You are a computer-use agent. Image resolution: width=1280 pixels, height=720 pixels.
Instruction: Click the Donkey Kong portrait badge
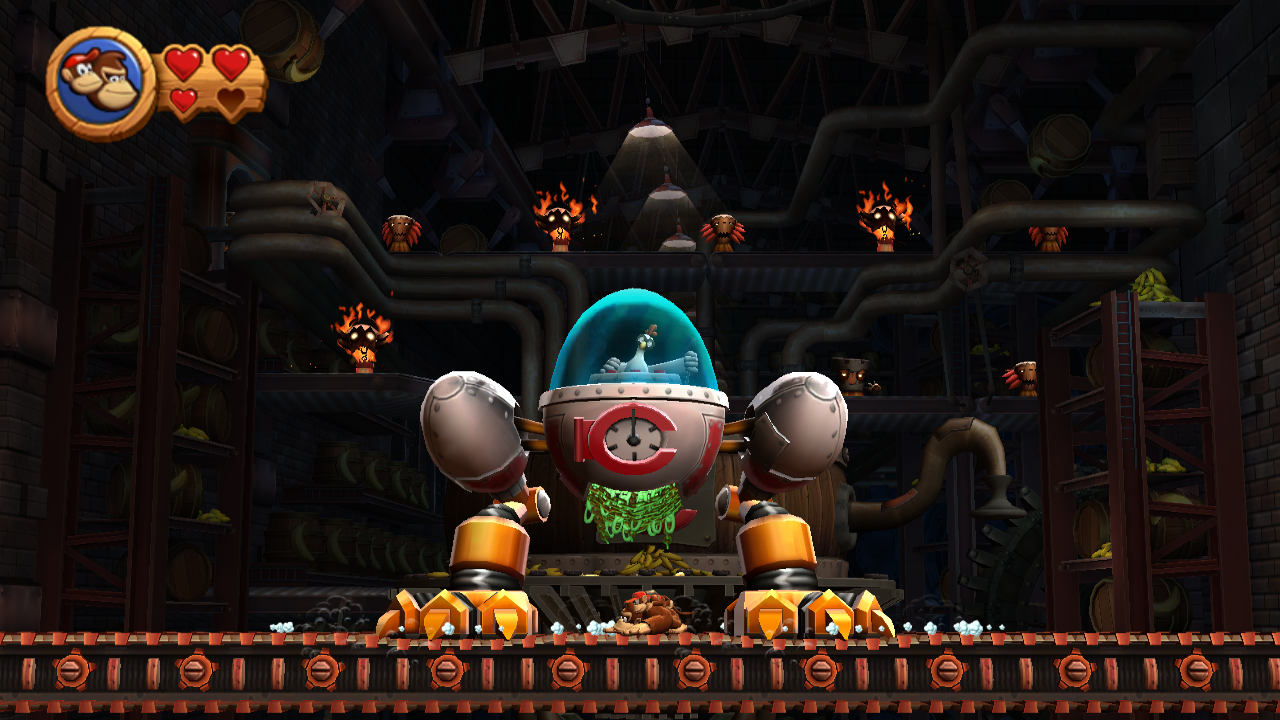[x=100, y=83]
